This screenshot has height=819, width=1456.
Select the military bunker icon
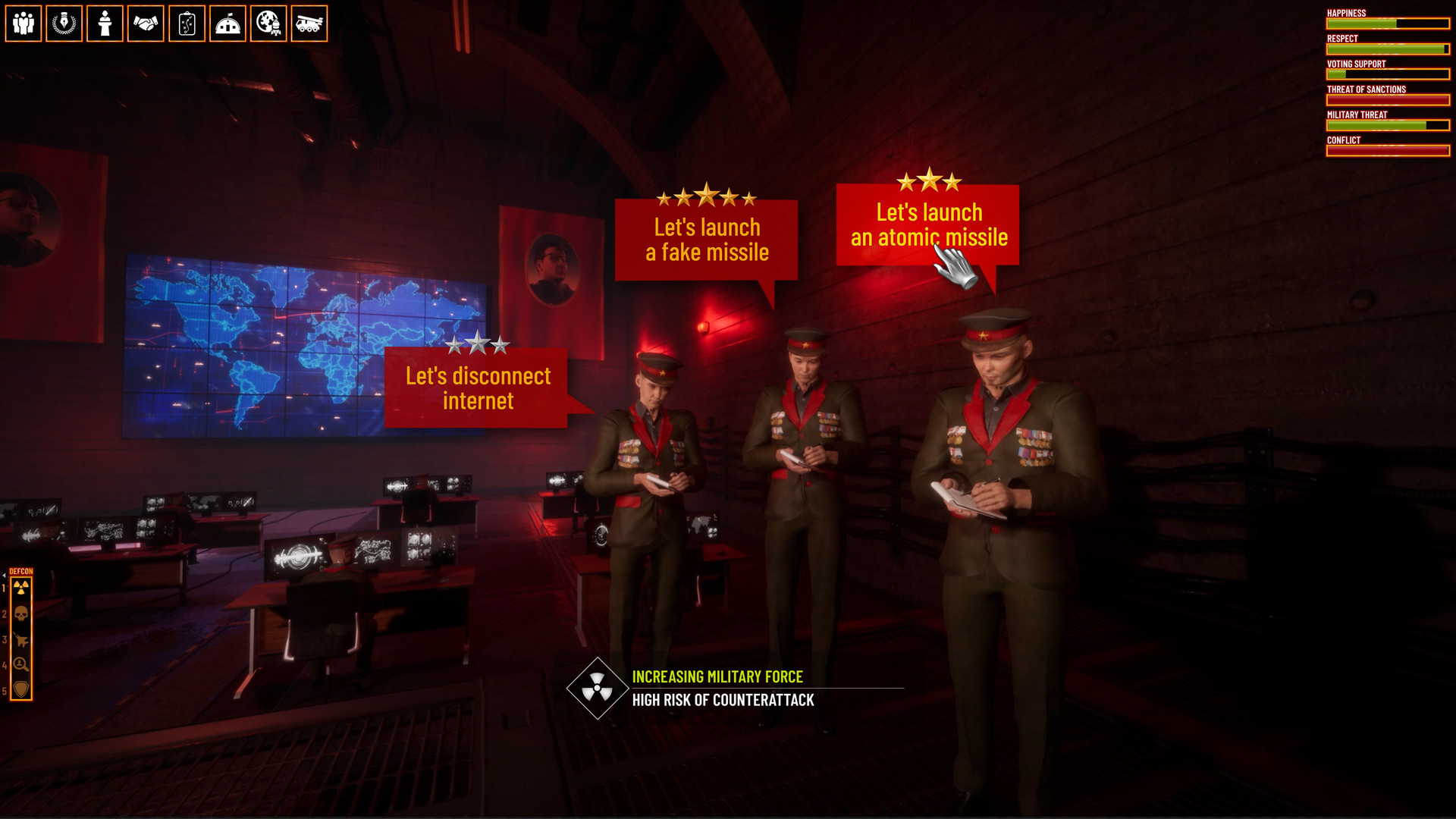point(227,24)
